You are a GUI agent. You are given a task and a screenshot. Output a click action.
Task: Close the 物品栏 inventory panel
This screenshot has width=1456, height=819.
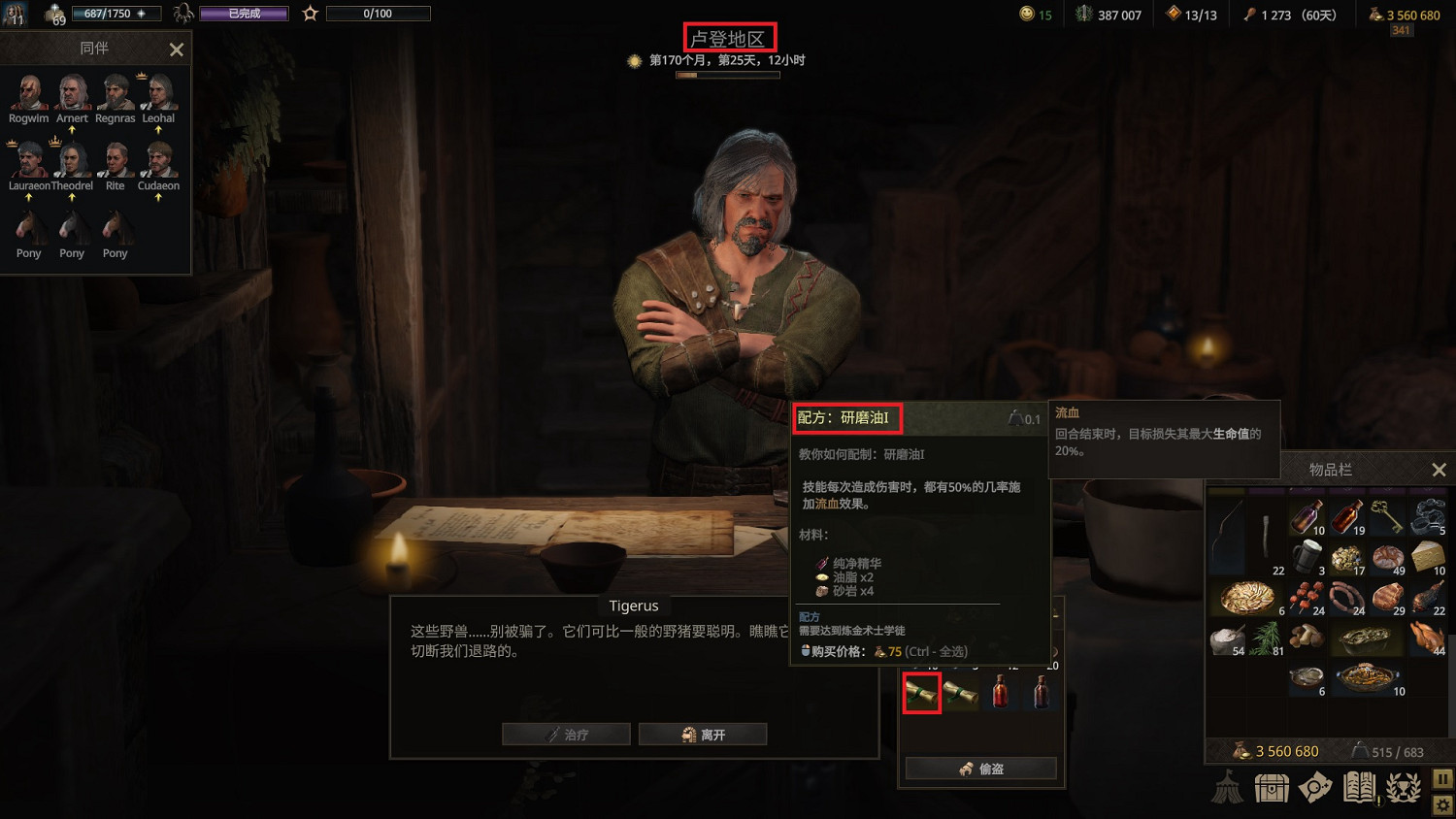(x=1439, y=470)
